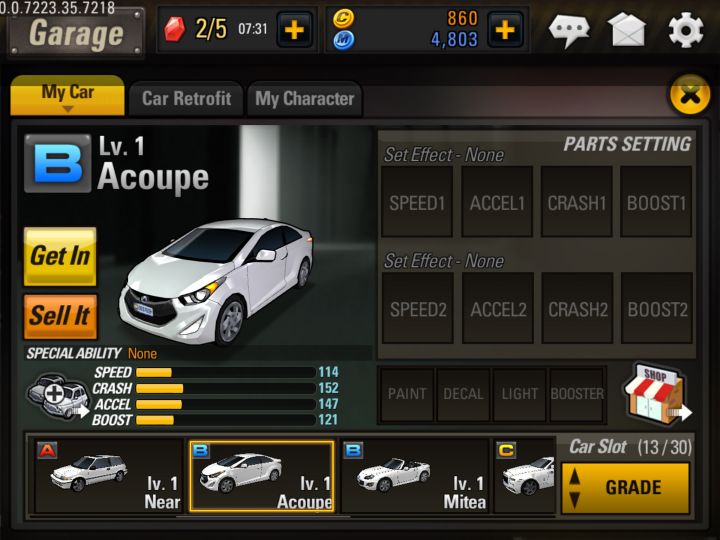This screenshot has width=720, height=540.
Task: Buy more coins with plus button
Action: [x=504, y=30]
